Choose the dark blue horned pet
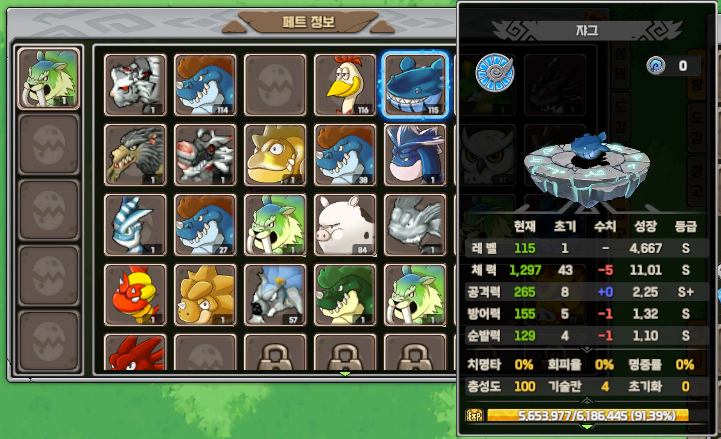Image resolution: width=721 pixels, height=439 pixels. coord(415,154)
